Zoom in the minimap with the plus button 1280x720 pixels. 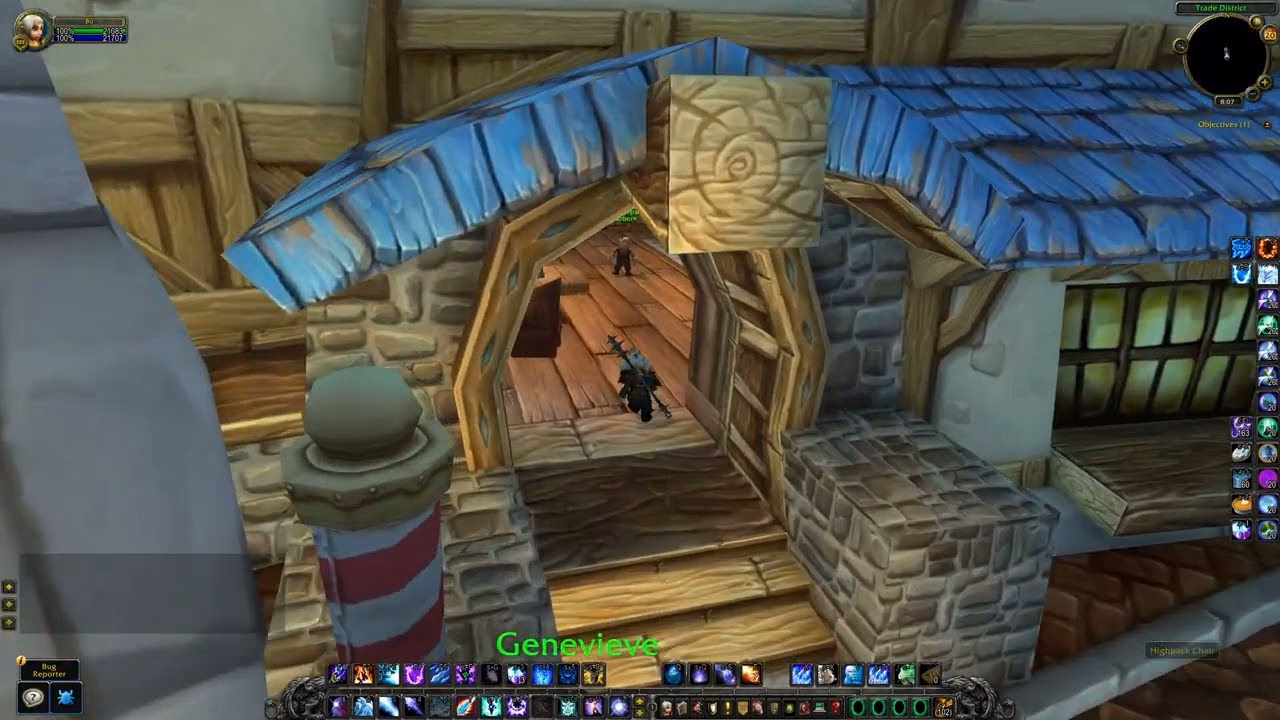tap(1264, 82)
